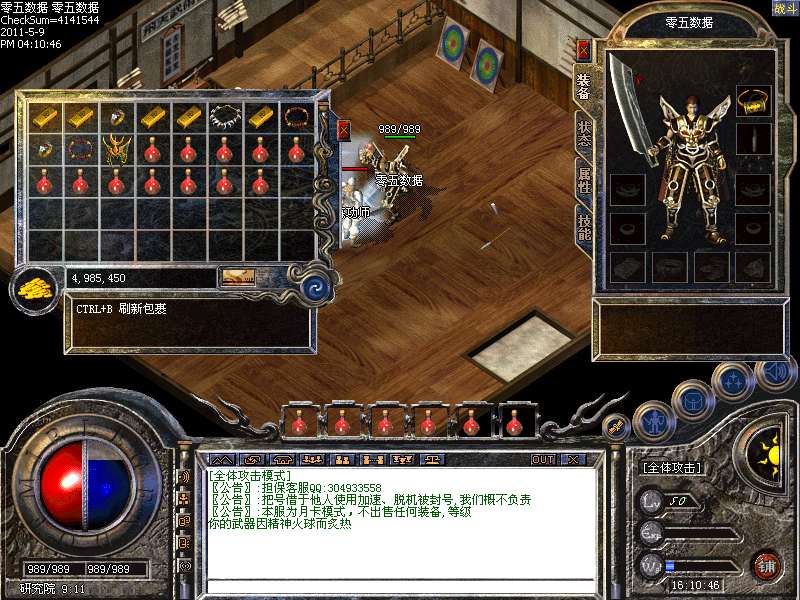The image size is (800, 600).
Task: Open the trade handshake button in the bag
Action: click(238, 276)
